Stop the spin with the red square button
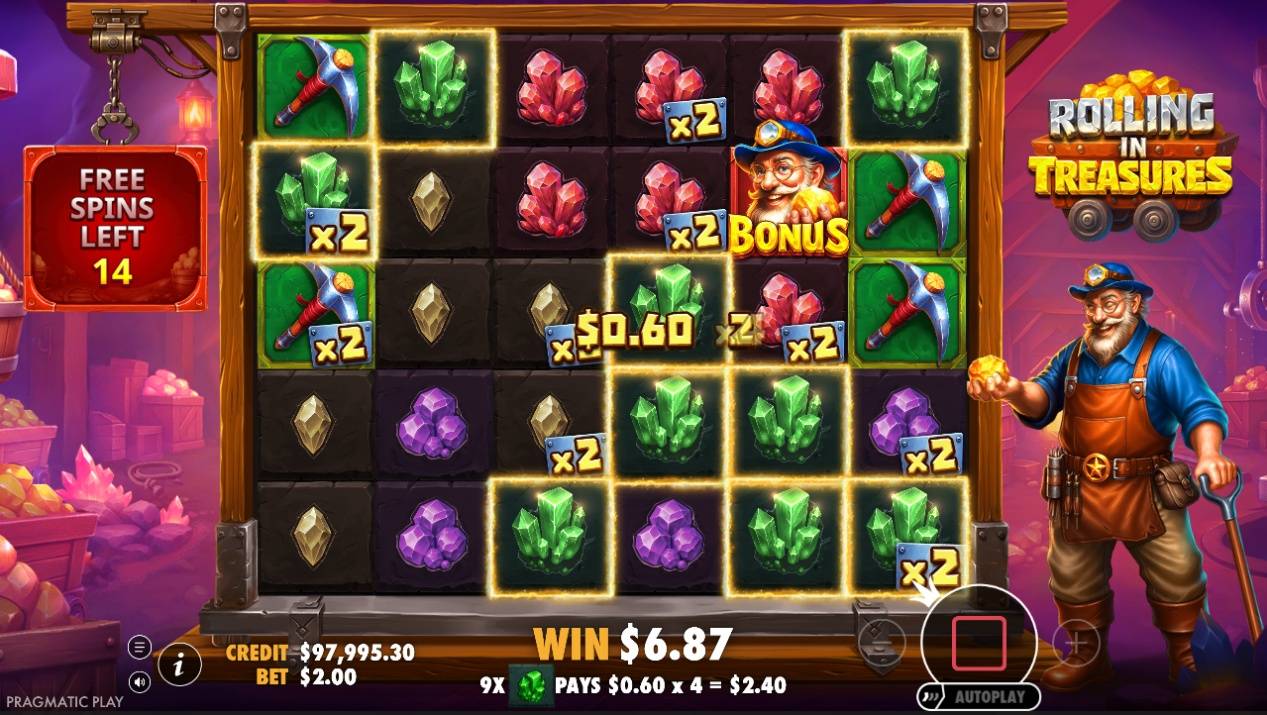Image resolution: width=1267 pixels, height=715 pixels. pos(977,643)
